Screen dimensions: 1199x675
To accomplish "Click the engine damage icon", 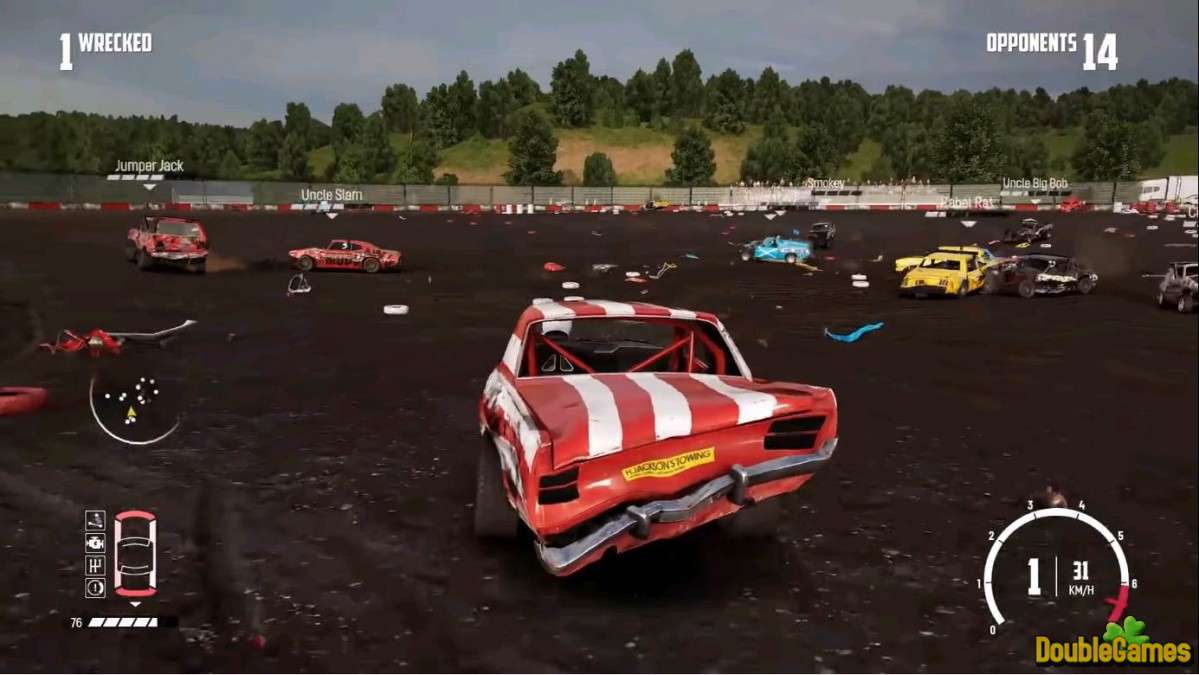I will [x=95, y=542].
